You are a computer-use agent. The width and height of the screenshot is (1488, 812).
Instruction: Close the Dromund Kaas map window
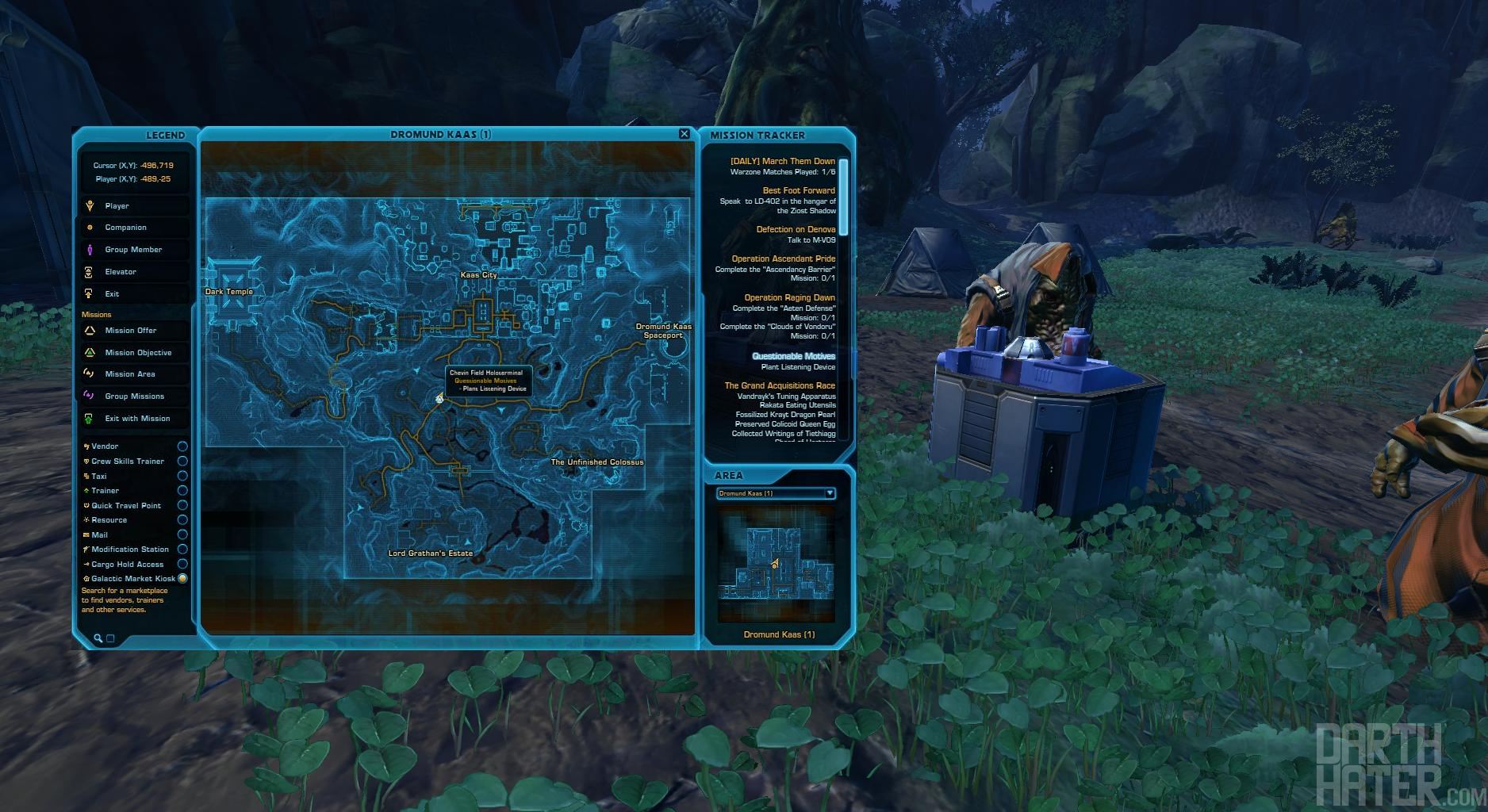coord(684,134)
